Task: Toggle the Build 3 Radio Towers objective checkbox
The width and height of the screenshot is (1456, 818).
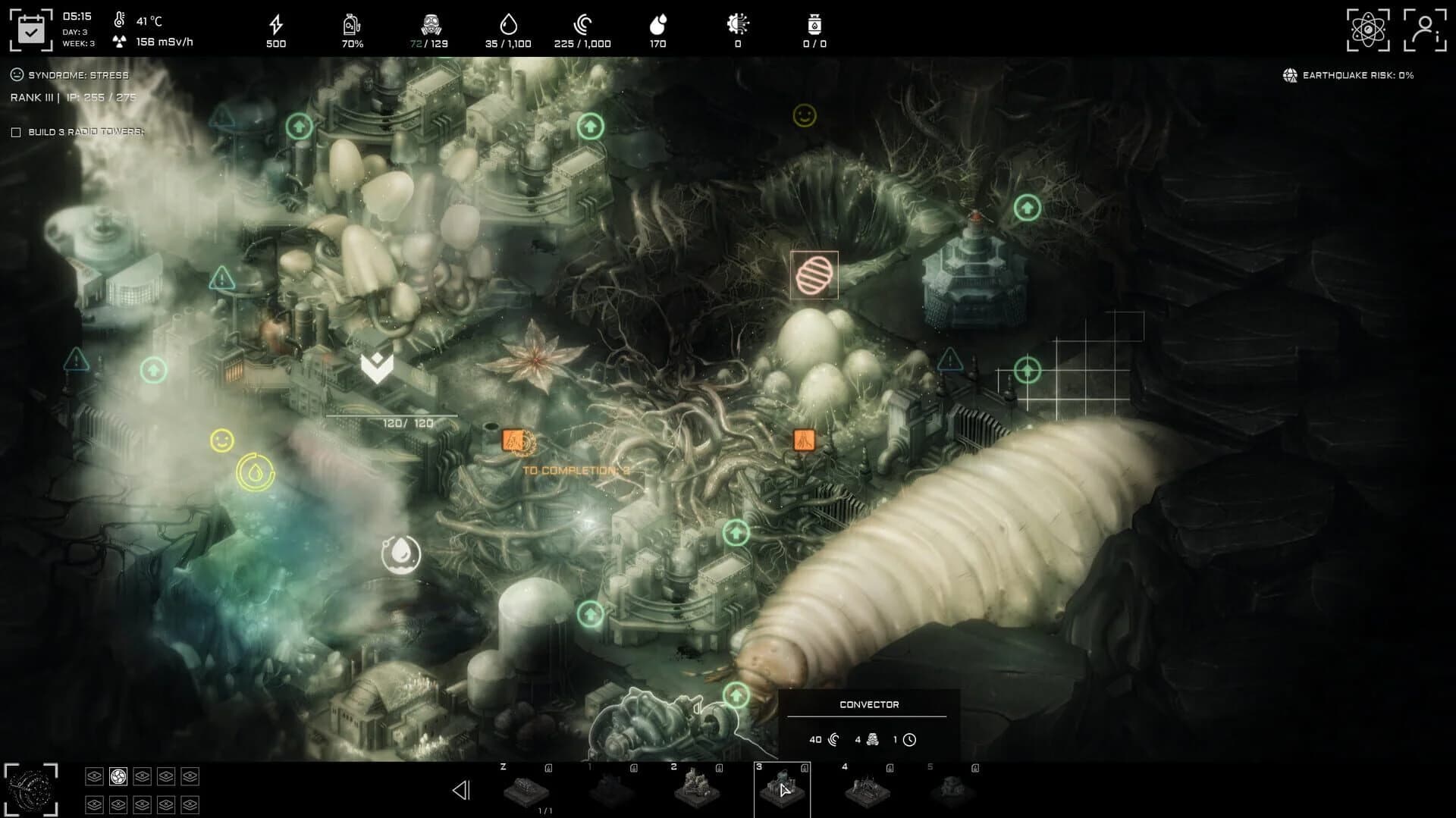Action: pos(16,131)
